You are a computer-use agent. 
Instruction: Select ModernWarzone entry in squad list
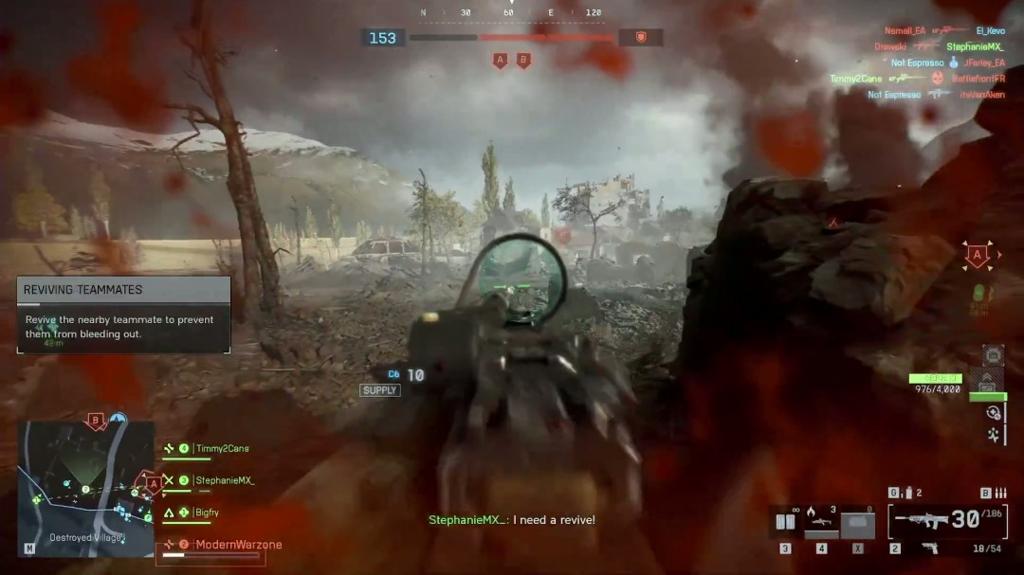(237, 545)
